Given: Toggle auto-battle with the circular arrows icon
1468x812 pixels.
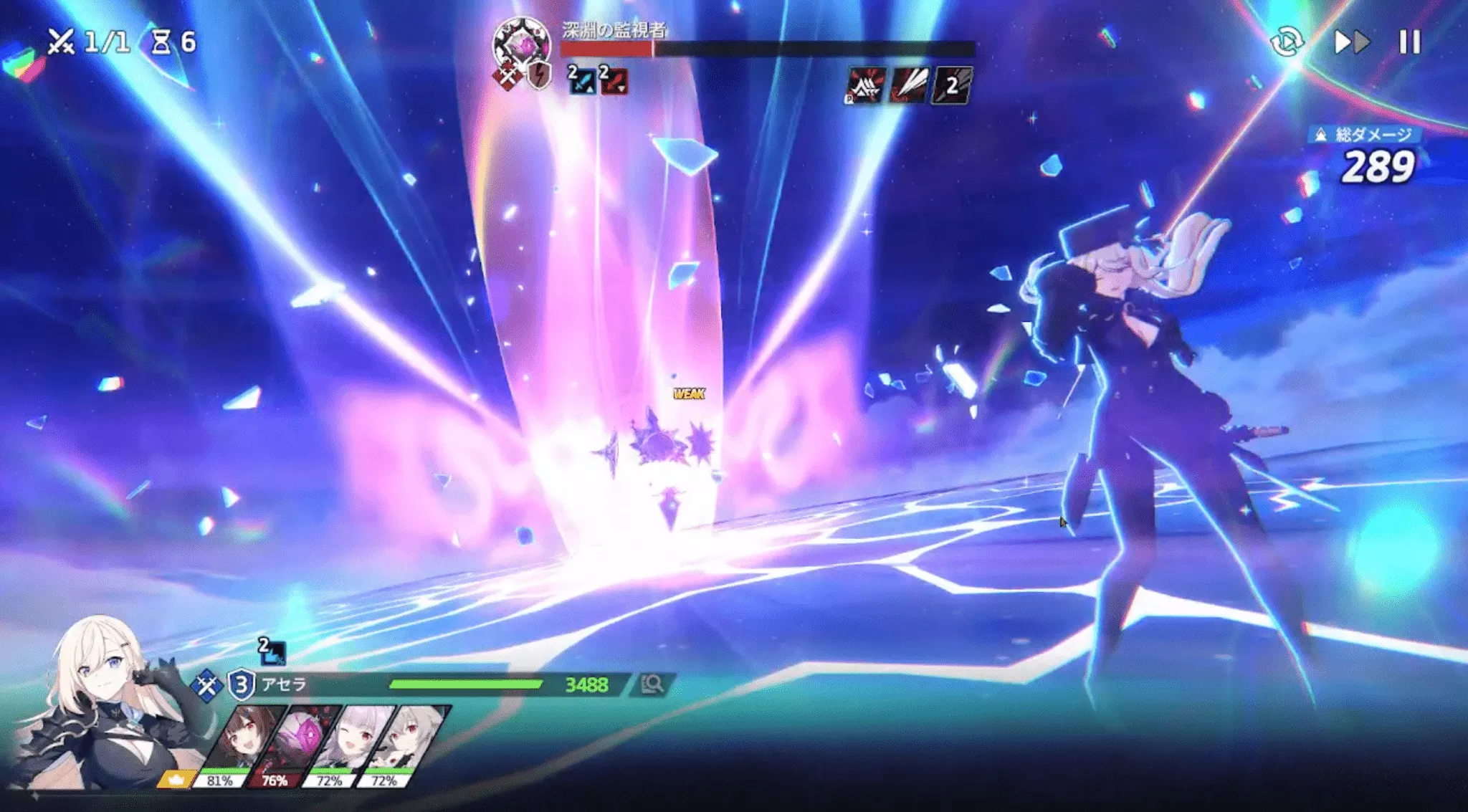Looking at the screenshot, I should [x=1287, y=42].
